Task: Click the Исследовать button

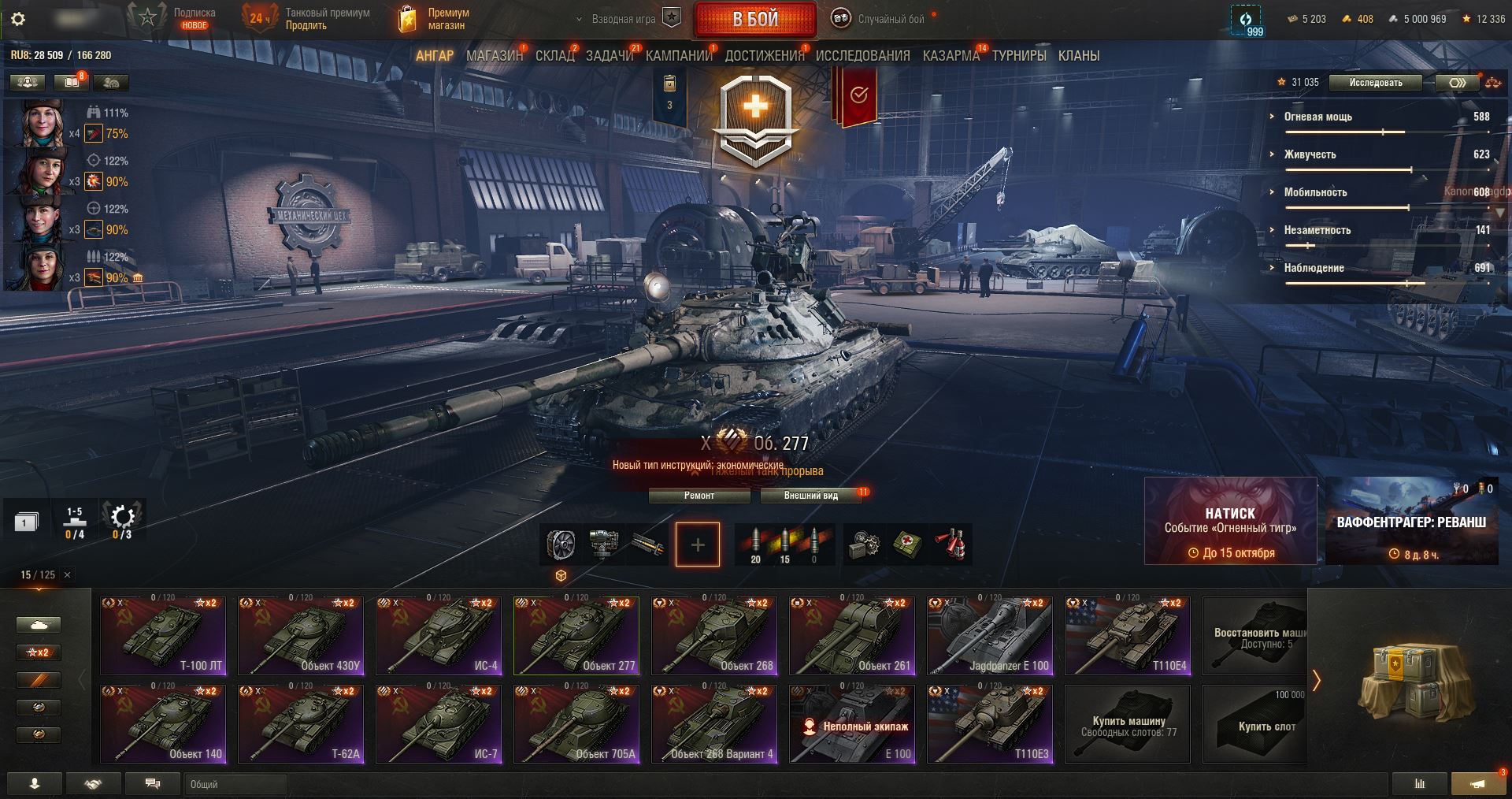Action: tap(1375, 83)
